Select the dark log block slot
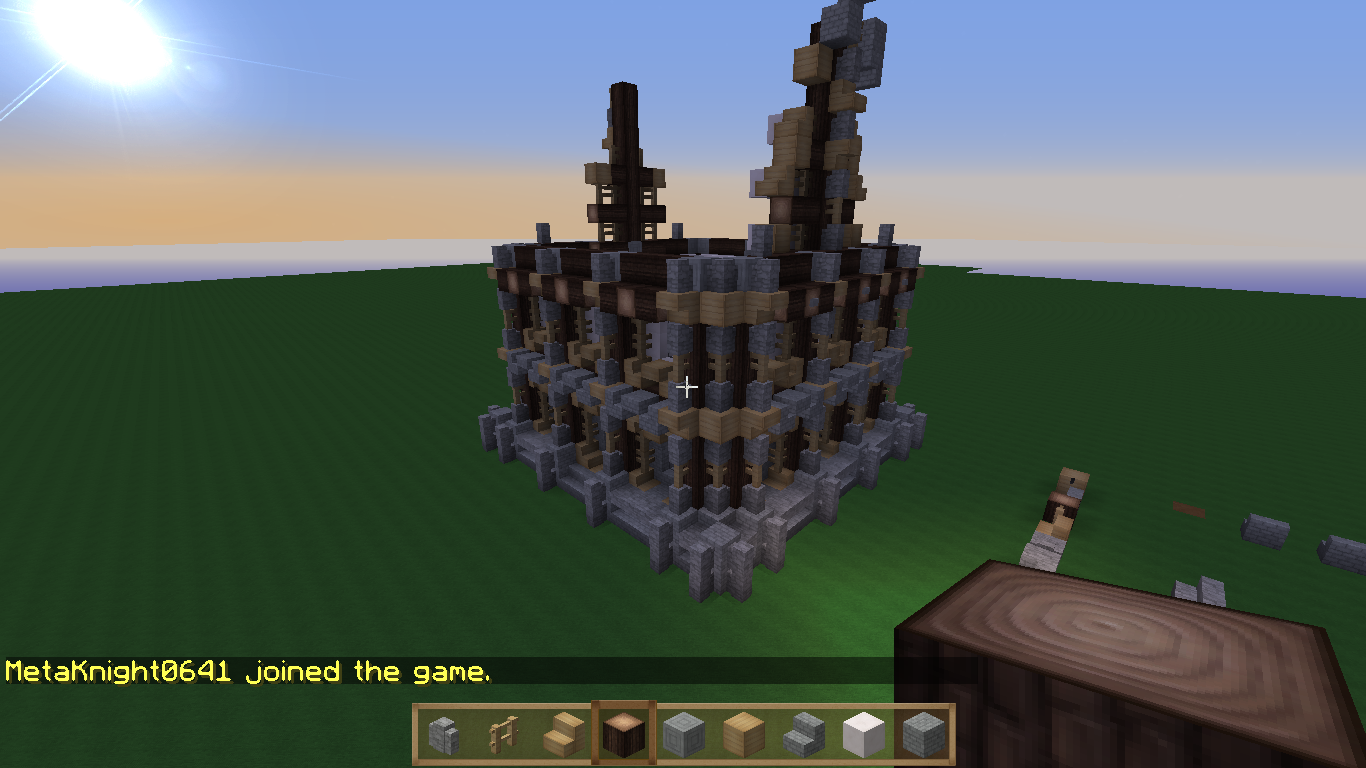The width and height of the screenshot is (1366, 768). (623, 735)
